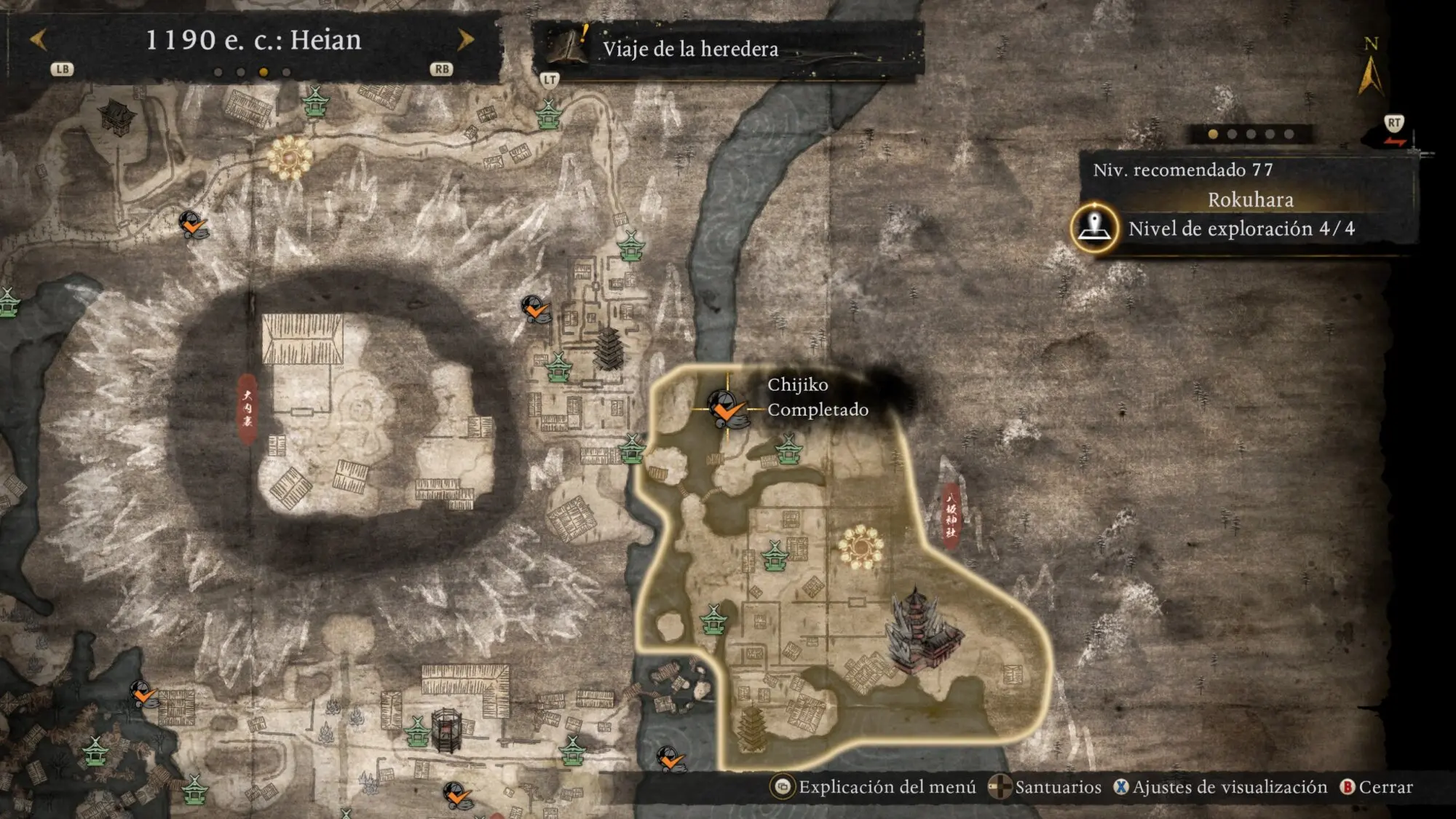
Task: Select the Rokuhara region name panel
Action: point(1250,199)
